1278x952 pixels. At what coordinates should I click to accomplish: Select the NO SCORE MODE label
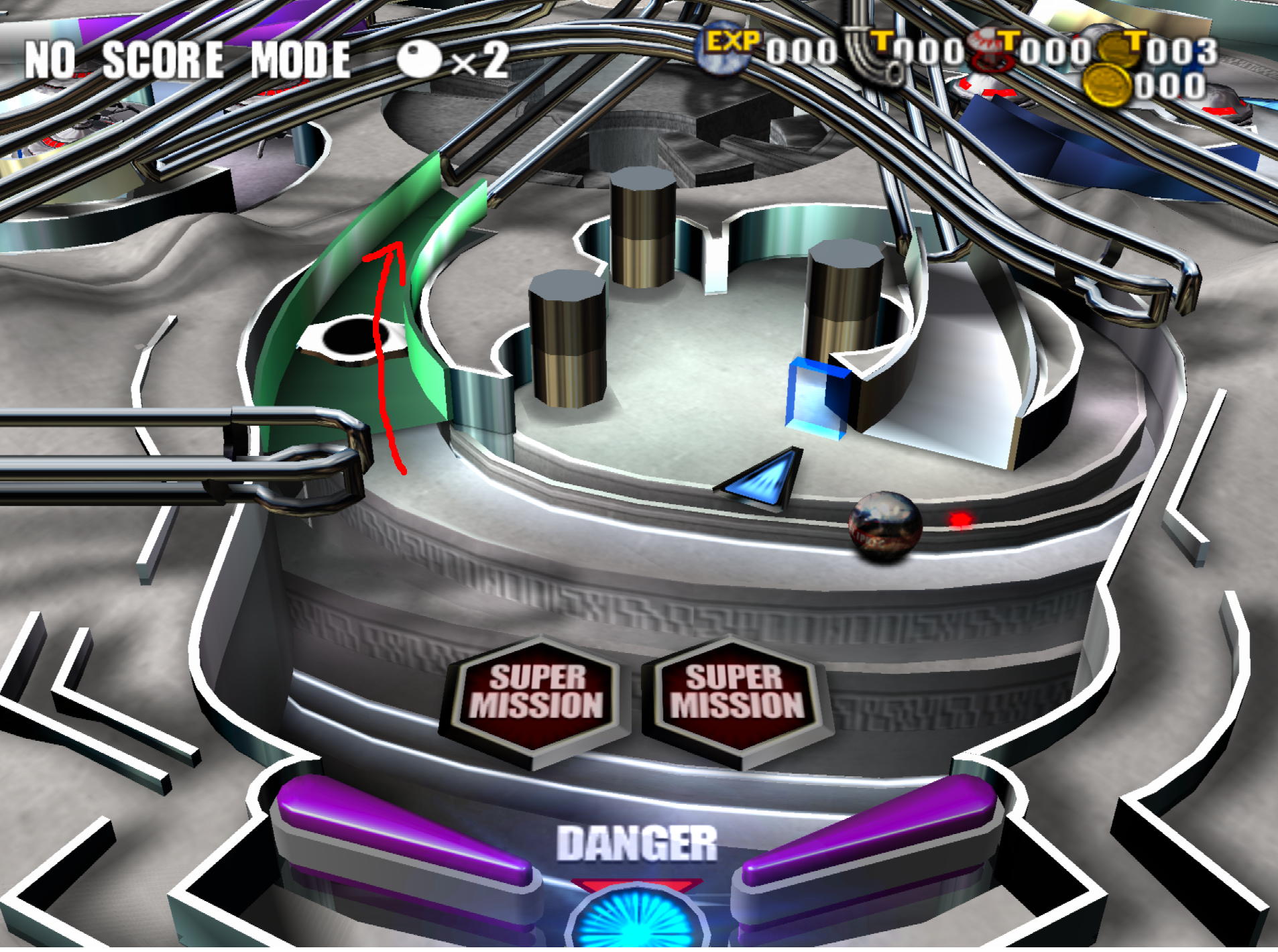[184, 57]
